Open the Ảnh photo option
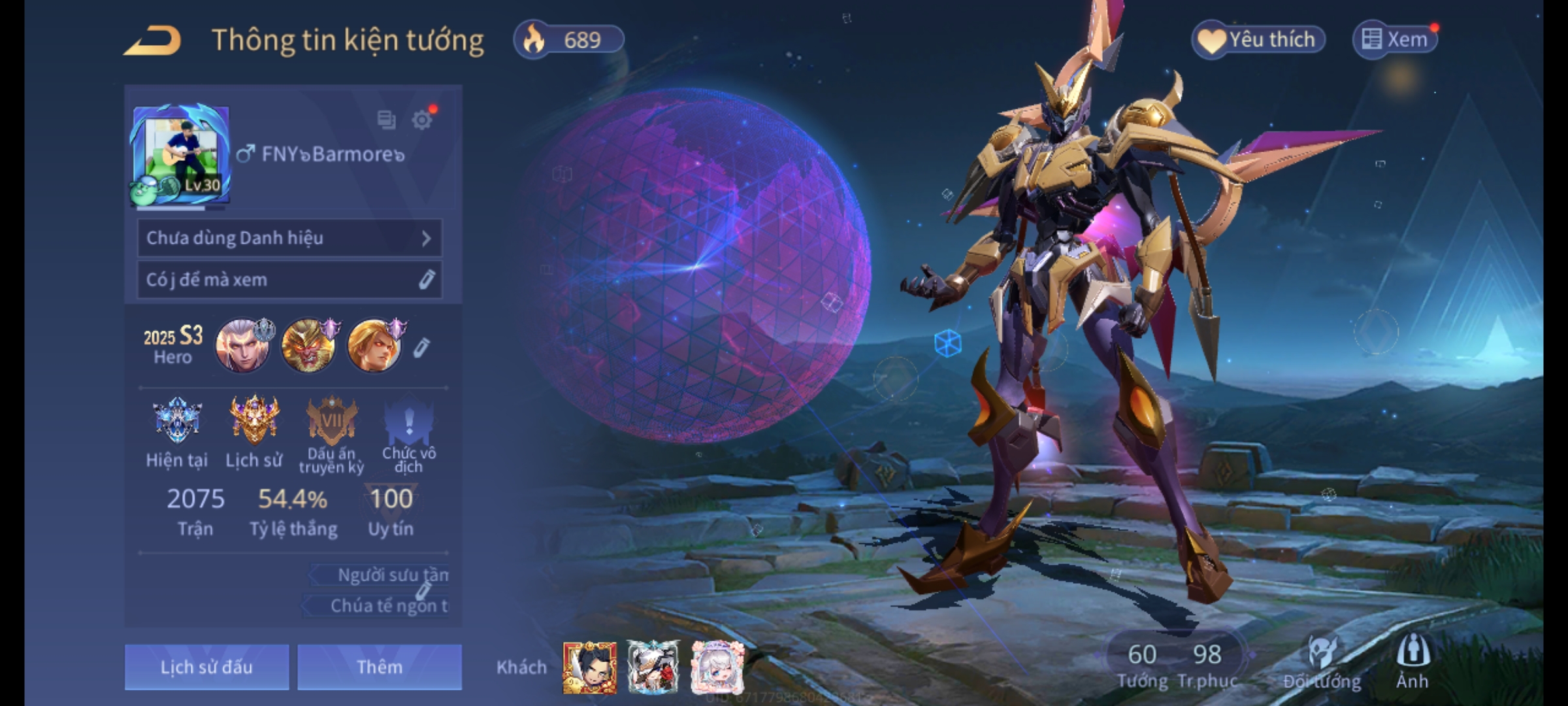The image size is (1568, 706). (1413, 662)
